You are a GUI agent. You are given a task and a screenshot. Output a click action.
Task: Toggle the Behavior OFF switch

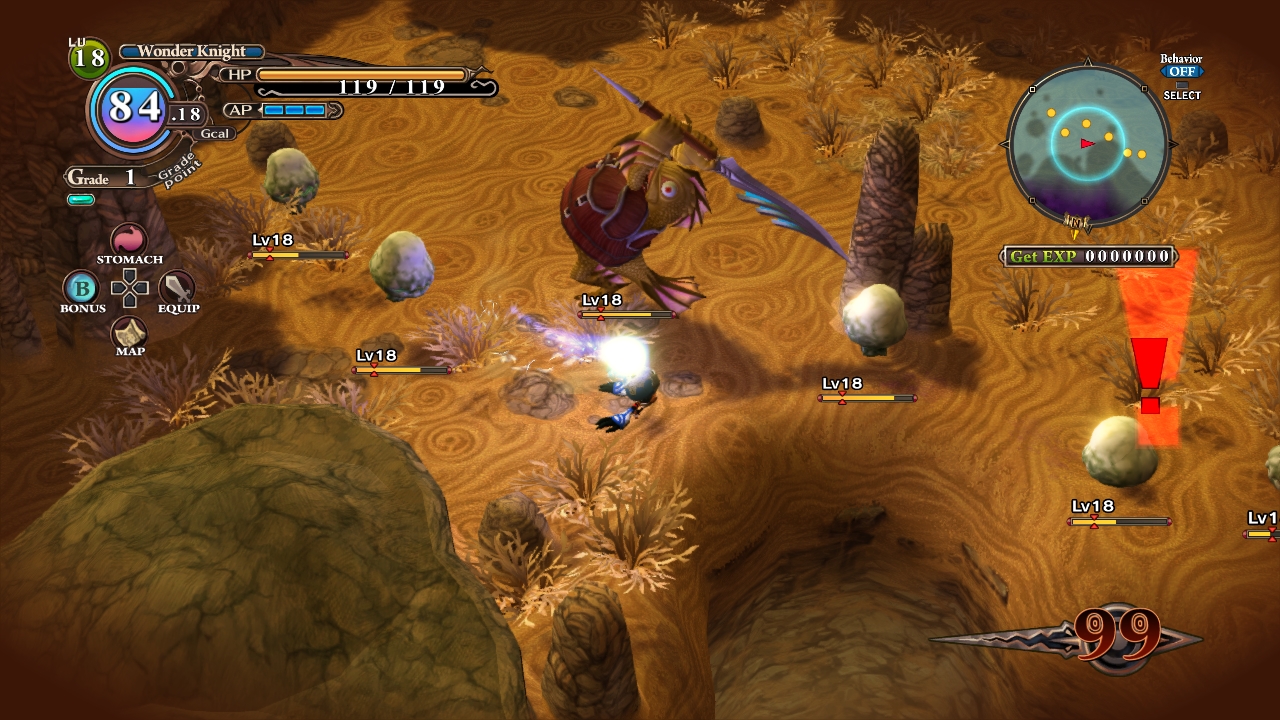click(x=1181, y=72)
